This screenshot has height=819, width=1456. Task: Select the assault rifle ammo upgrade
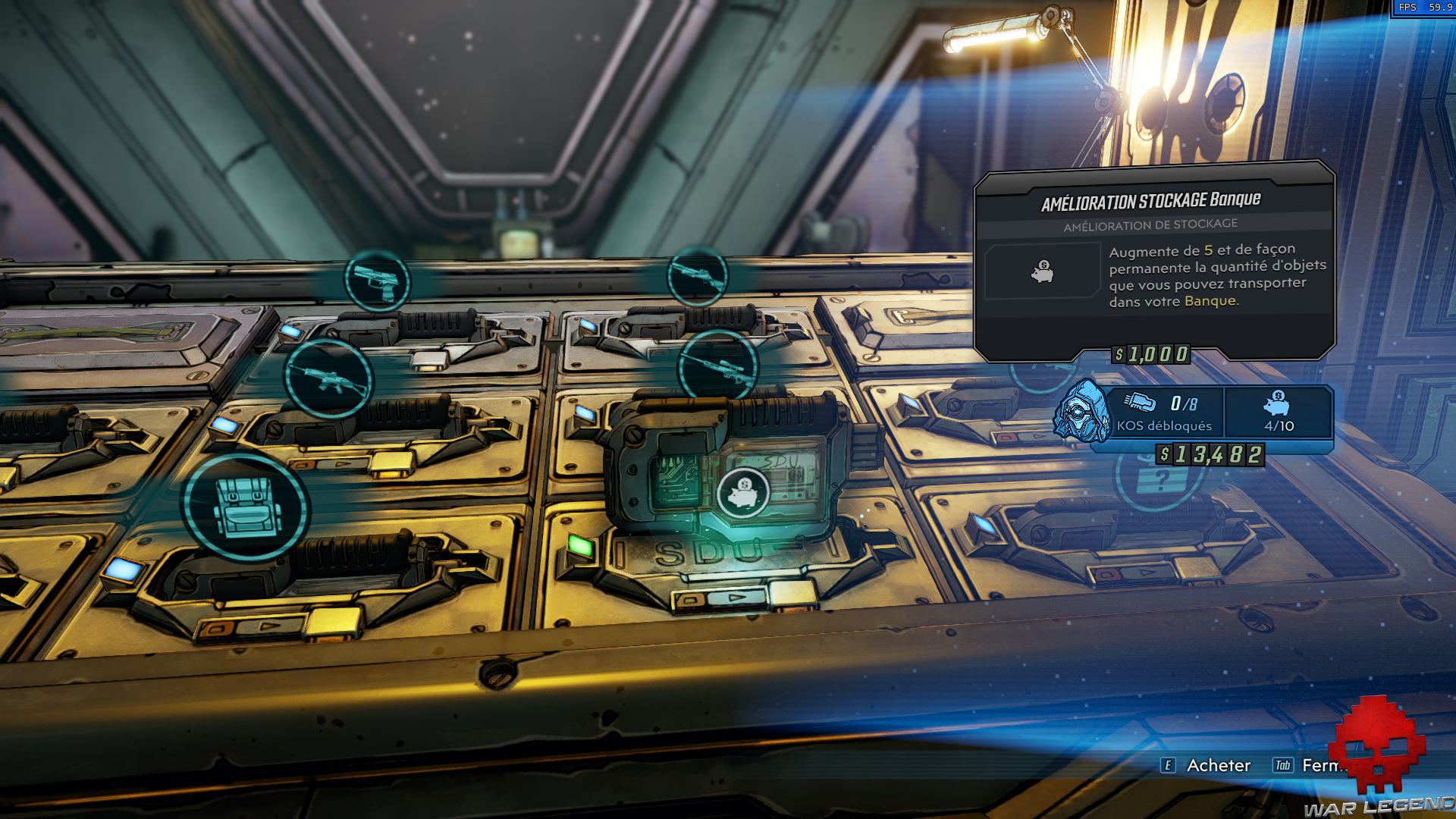(x=328, y=378)
